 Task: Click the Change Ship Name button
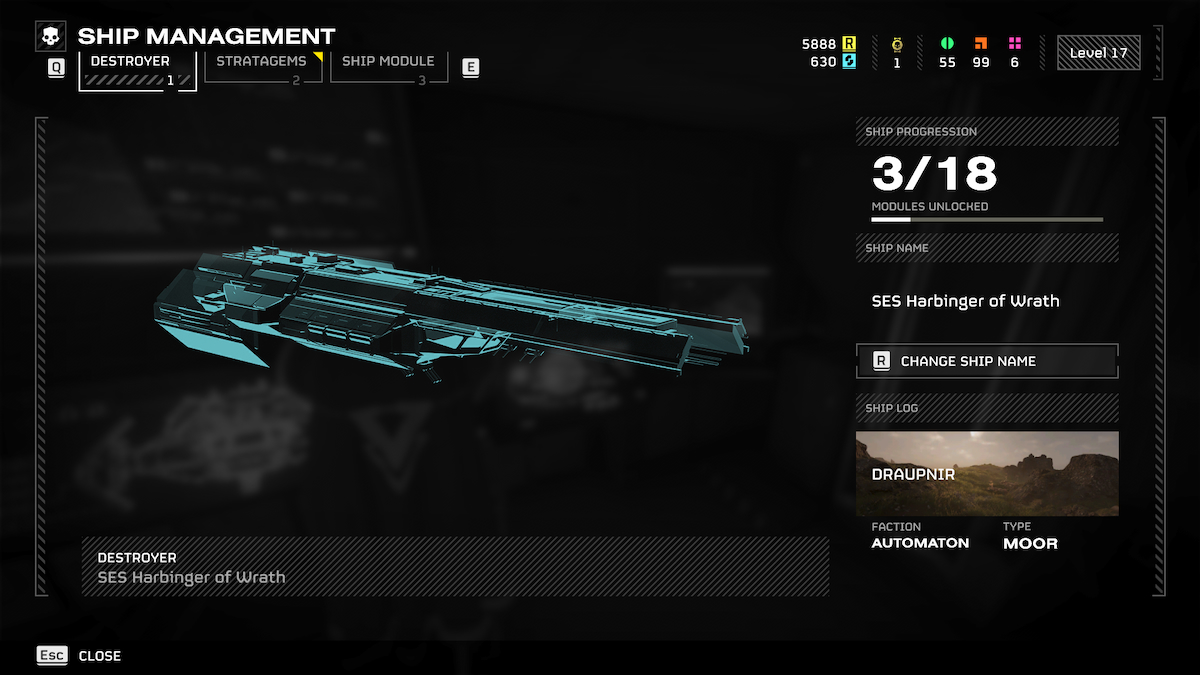coord(987,361)
